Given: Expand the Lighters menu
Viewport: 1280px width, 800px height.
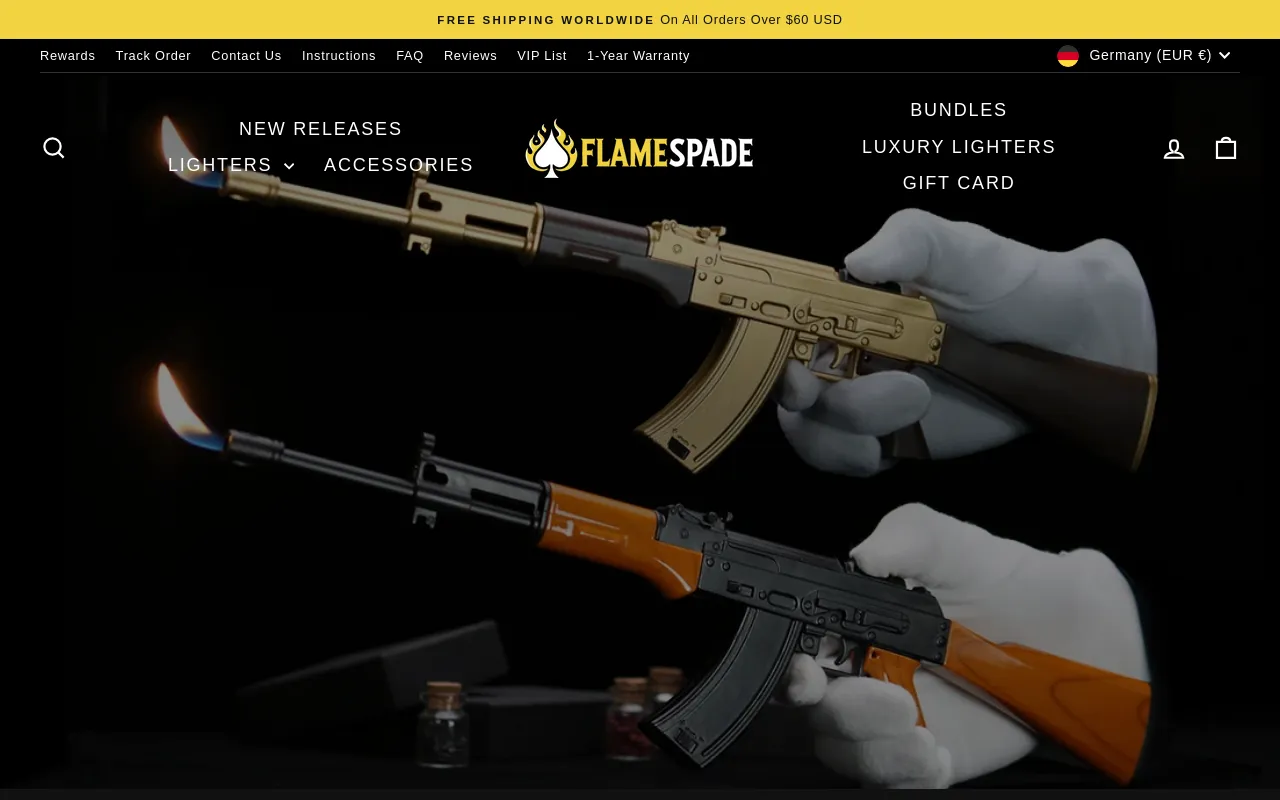Looking at the screenshot, I should pyautogui.click(x=231, y=165).
